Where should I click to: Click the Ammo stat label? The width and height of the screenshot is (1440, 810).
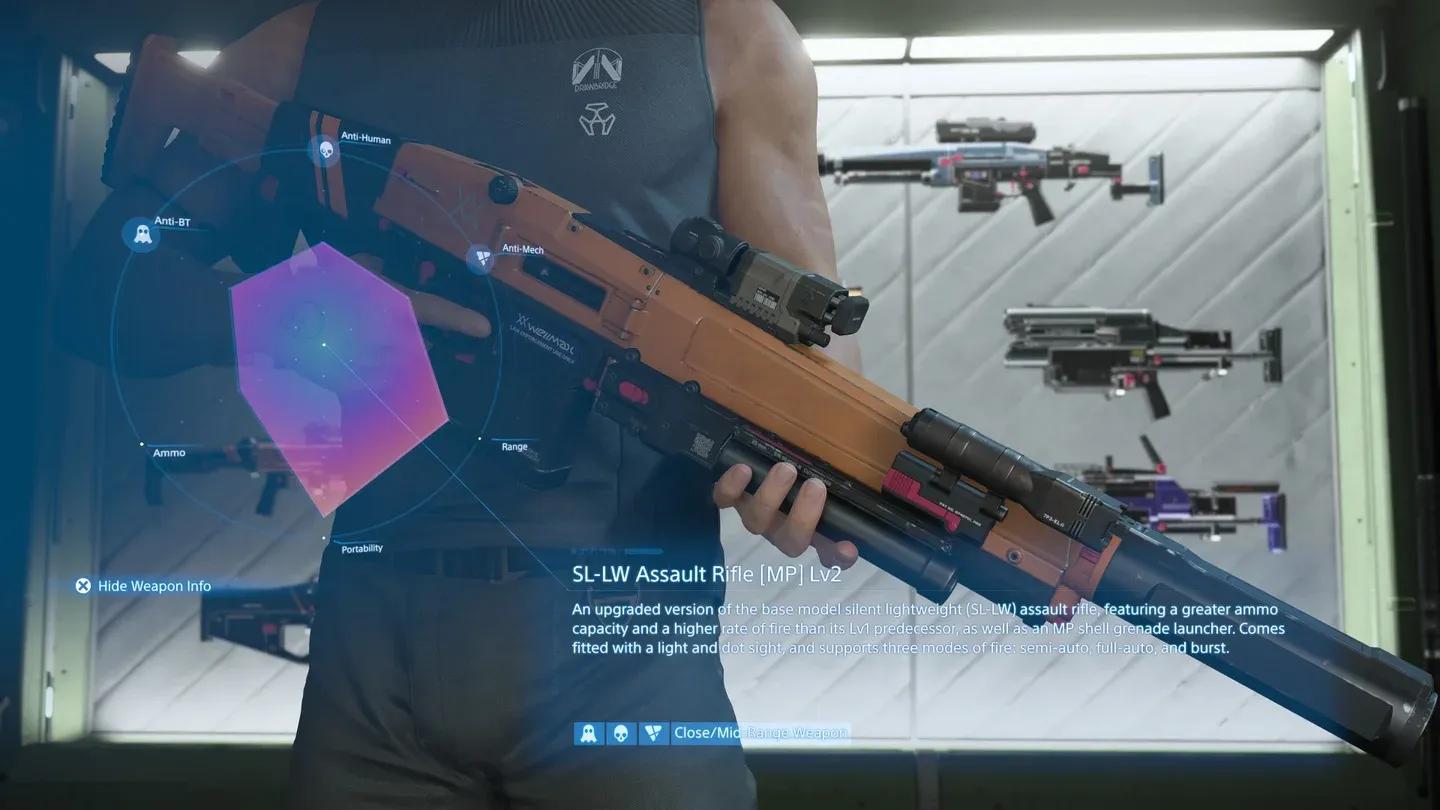click(169, 452)
